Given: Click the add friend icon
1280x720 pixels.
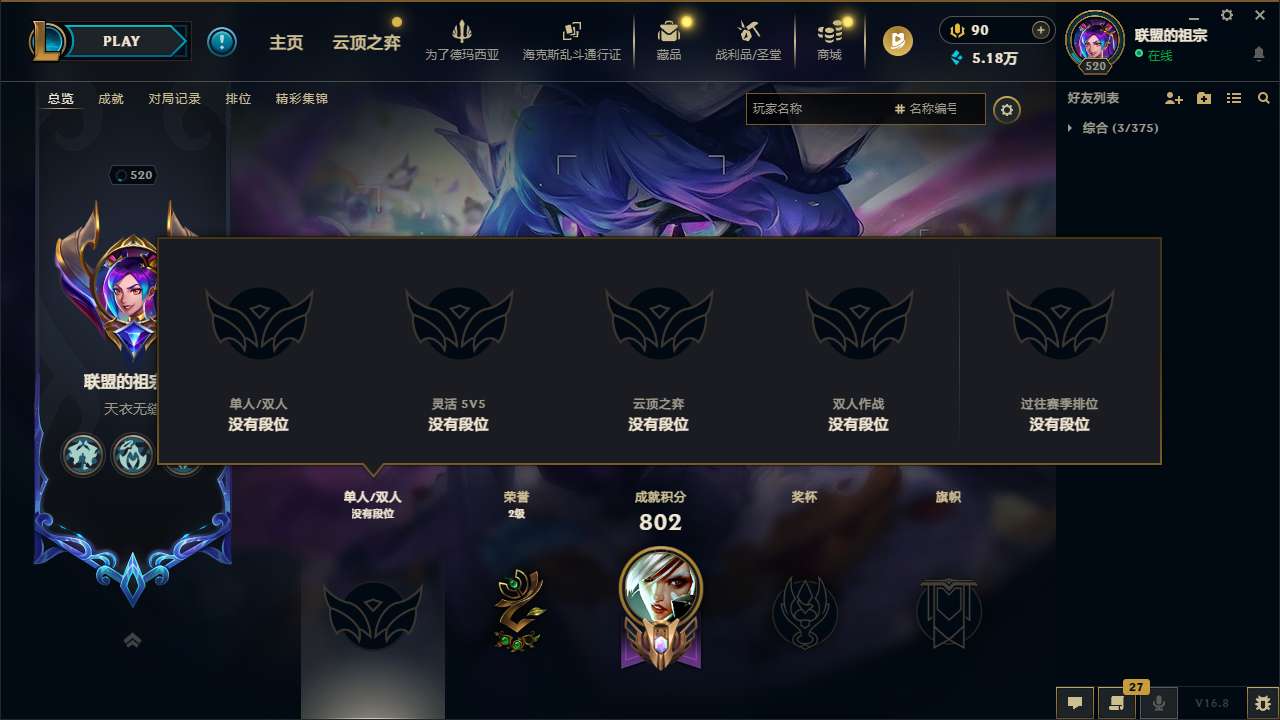Looking at the screenshot, I should tap(1171, 98).
